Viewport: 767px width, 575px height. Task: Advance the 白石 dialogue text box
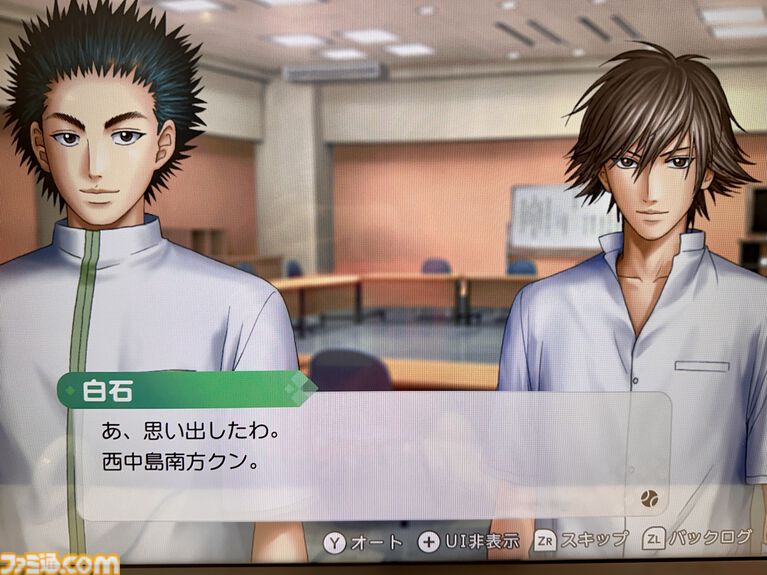pos(370,455)
